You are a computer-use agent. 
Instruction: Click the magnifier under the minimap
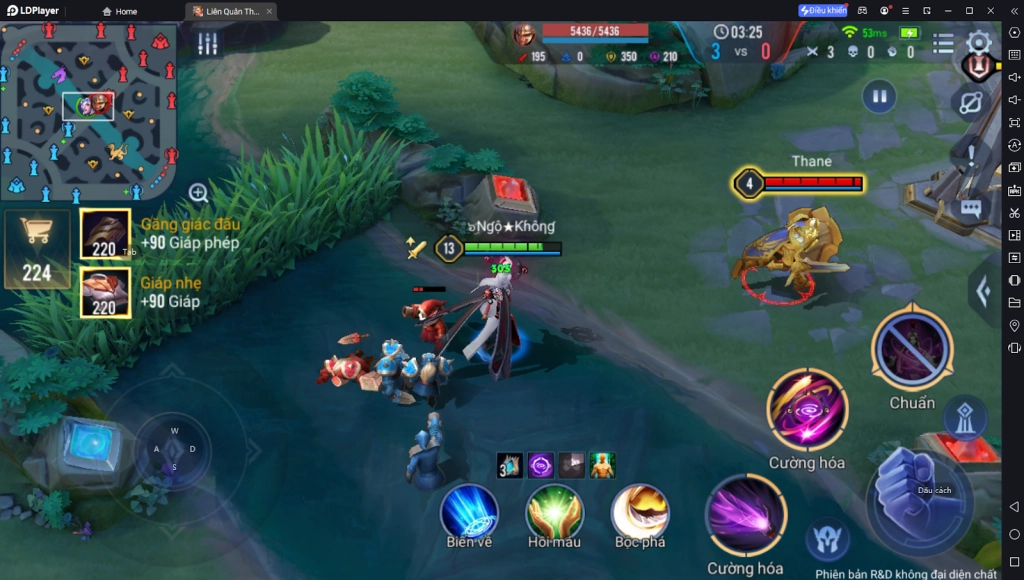point(198,193)
